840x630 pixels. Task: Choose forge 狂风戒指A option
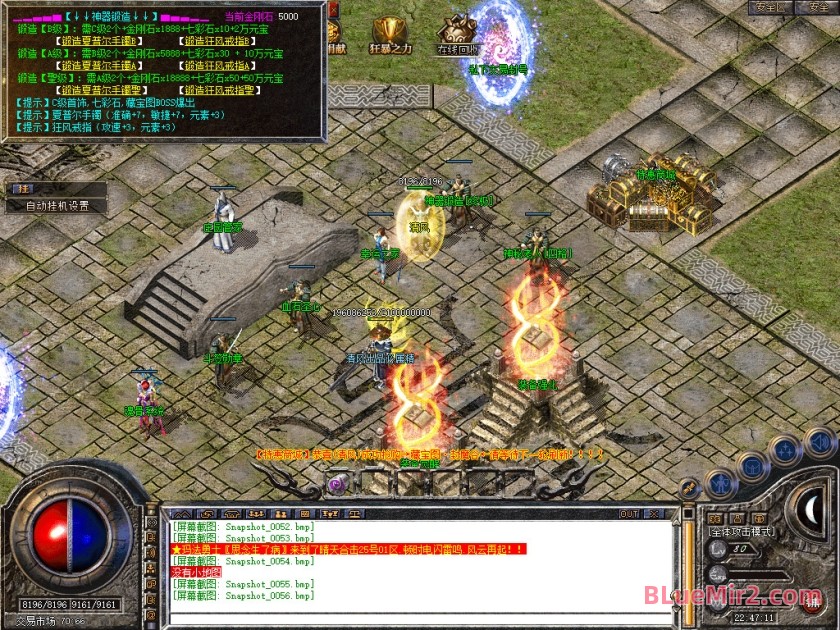(x=222, y=65)
